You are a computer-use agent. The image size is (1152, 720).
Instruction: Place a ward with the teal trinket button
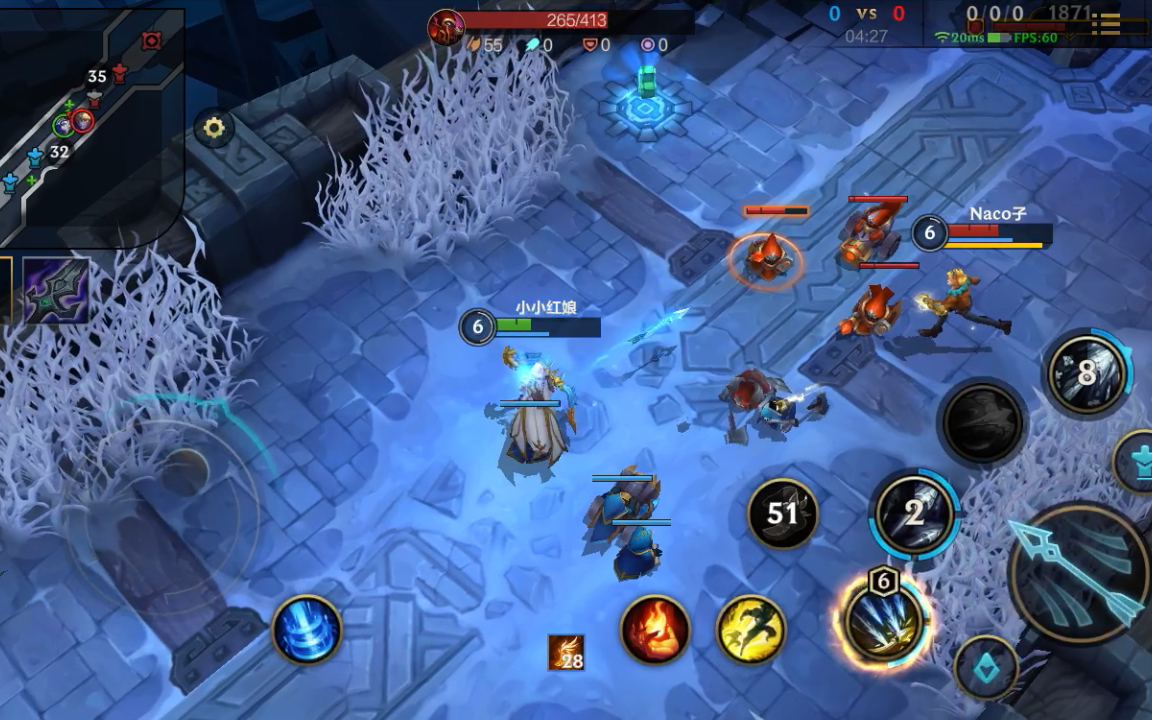(x=986, y=667)
